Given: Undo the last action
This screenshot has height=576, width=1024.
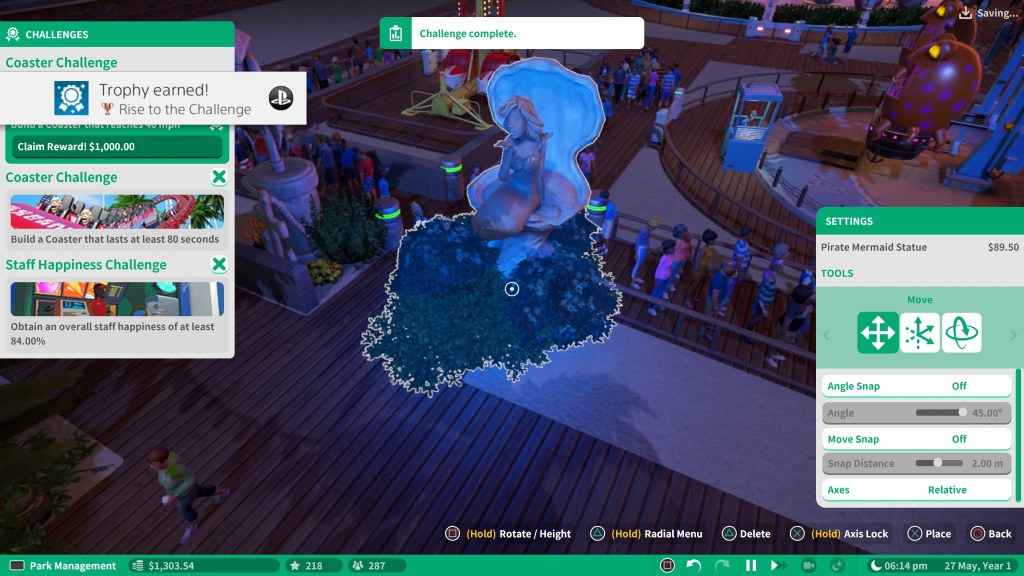Looking at the screenshot, I should (694, 566).
